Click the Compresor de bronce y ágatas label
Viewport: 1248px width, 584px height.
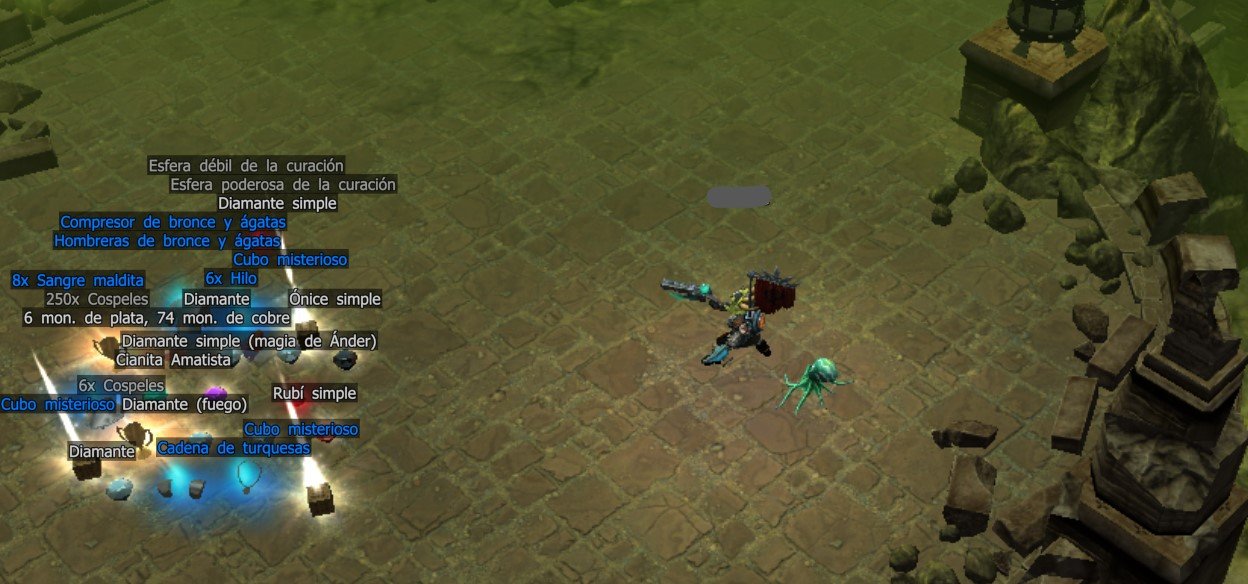173,222
